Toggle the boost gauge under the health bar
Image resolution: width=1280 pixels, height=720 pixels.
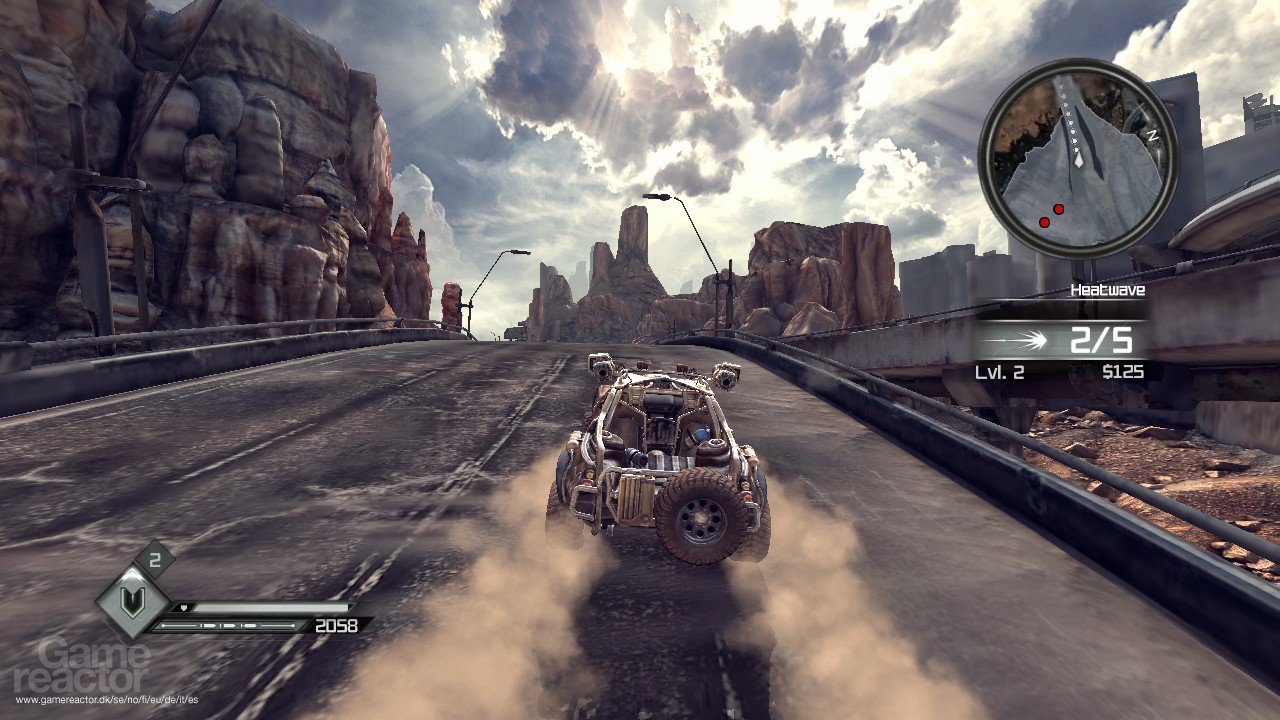[228, 626]
